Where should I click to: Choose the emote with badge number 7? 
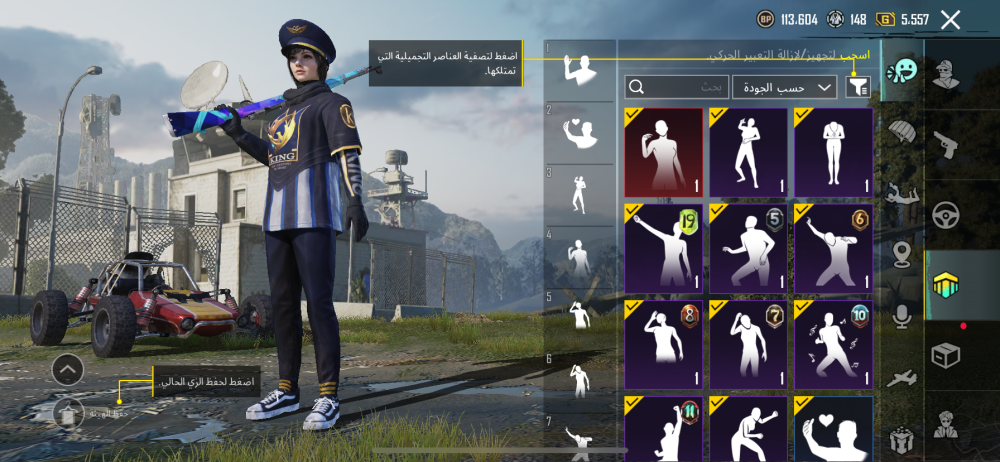tap(749, 345)
